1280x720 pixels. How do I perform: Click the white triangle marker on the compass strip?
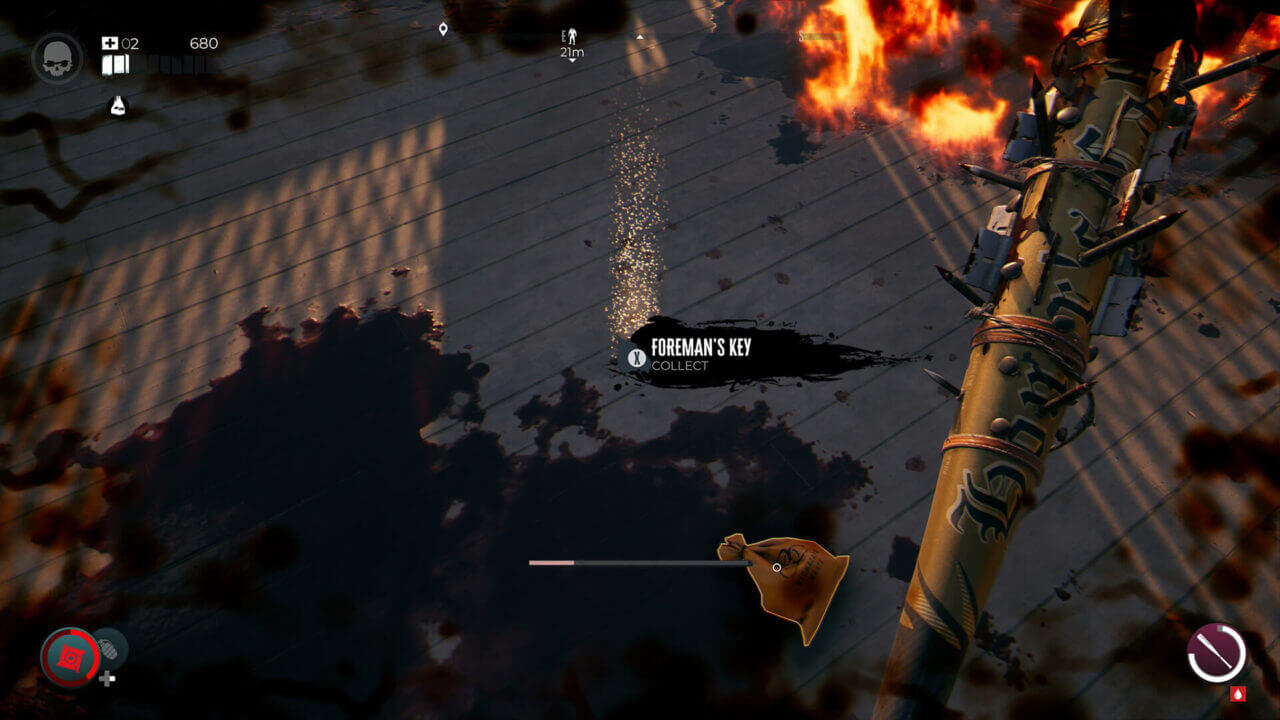tap(639, 36)
